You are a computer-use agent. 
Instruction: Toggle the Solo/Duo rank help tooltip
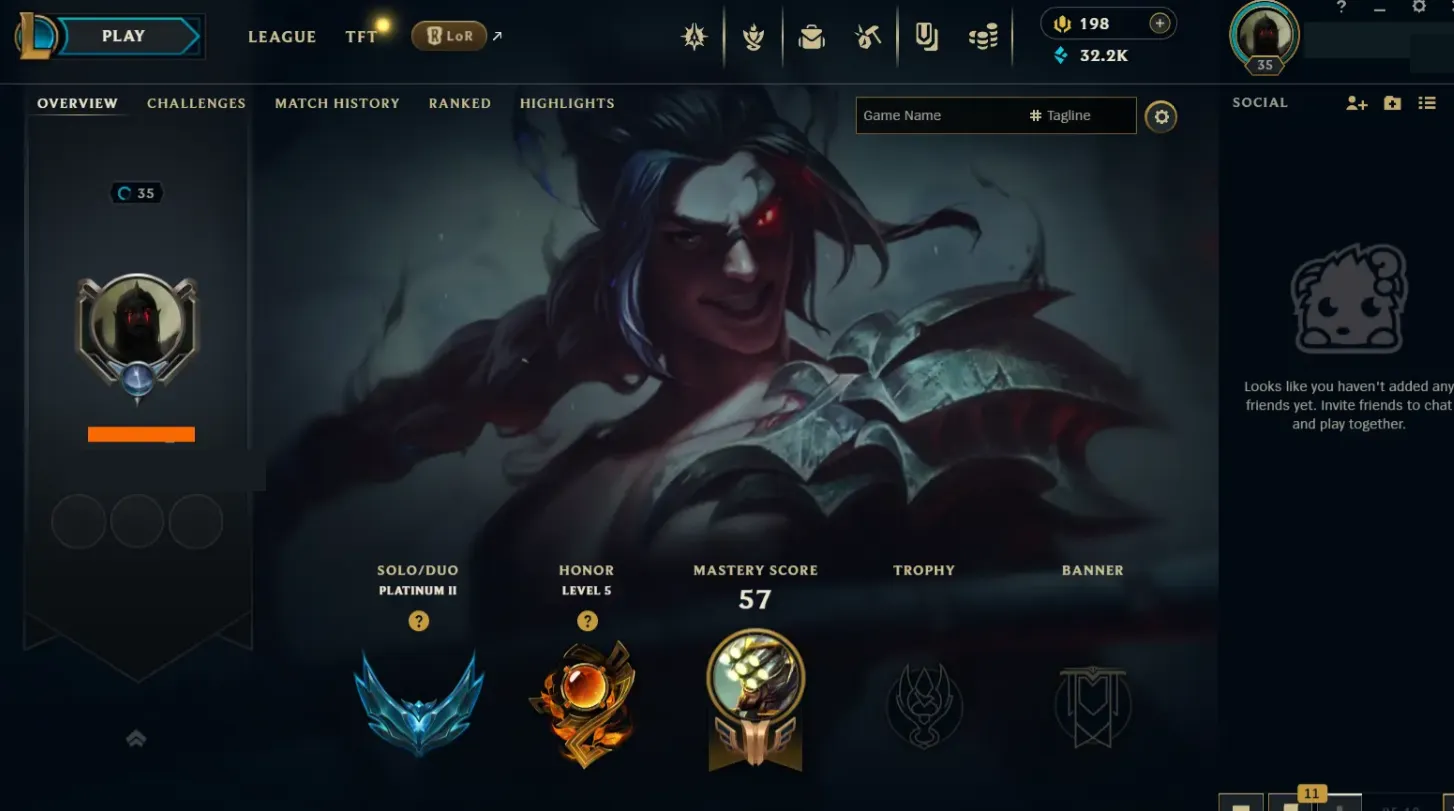418,621
